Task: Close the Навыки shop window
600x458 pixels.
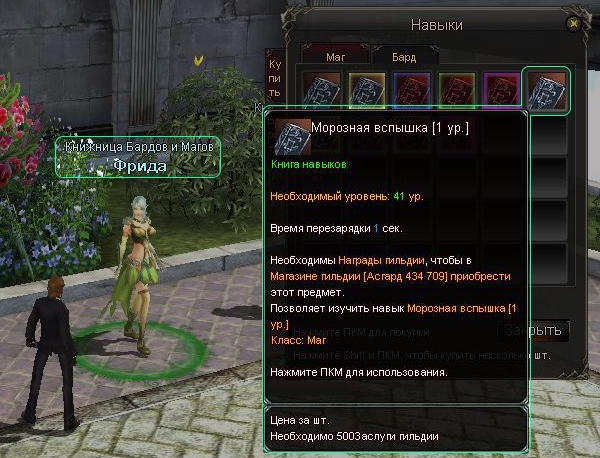Action: [573, 23]
